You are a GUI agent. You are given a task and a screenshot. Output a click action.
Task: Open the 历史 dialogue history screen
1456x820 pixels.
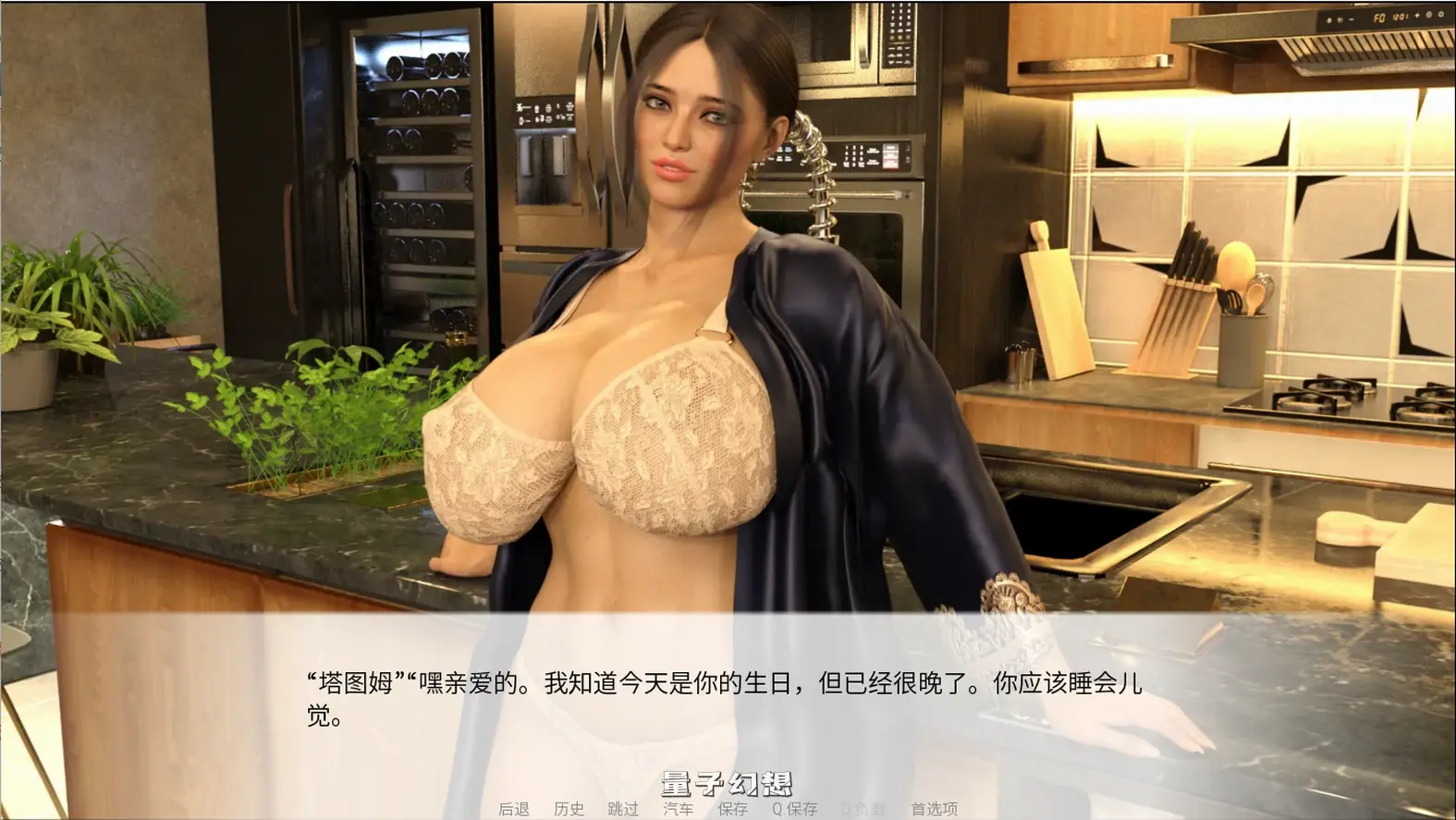coord(569,809)
